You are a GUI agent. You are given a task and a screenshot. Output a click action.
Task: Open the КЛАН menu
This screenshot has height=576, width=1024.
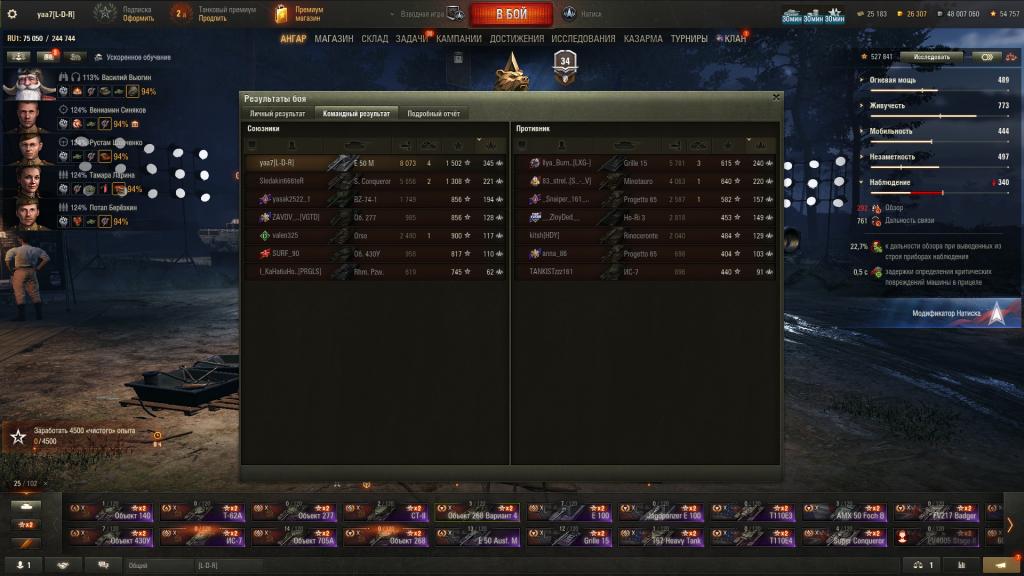(x=734, y=39)
